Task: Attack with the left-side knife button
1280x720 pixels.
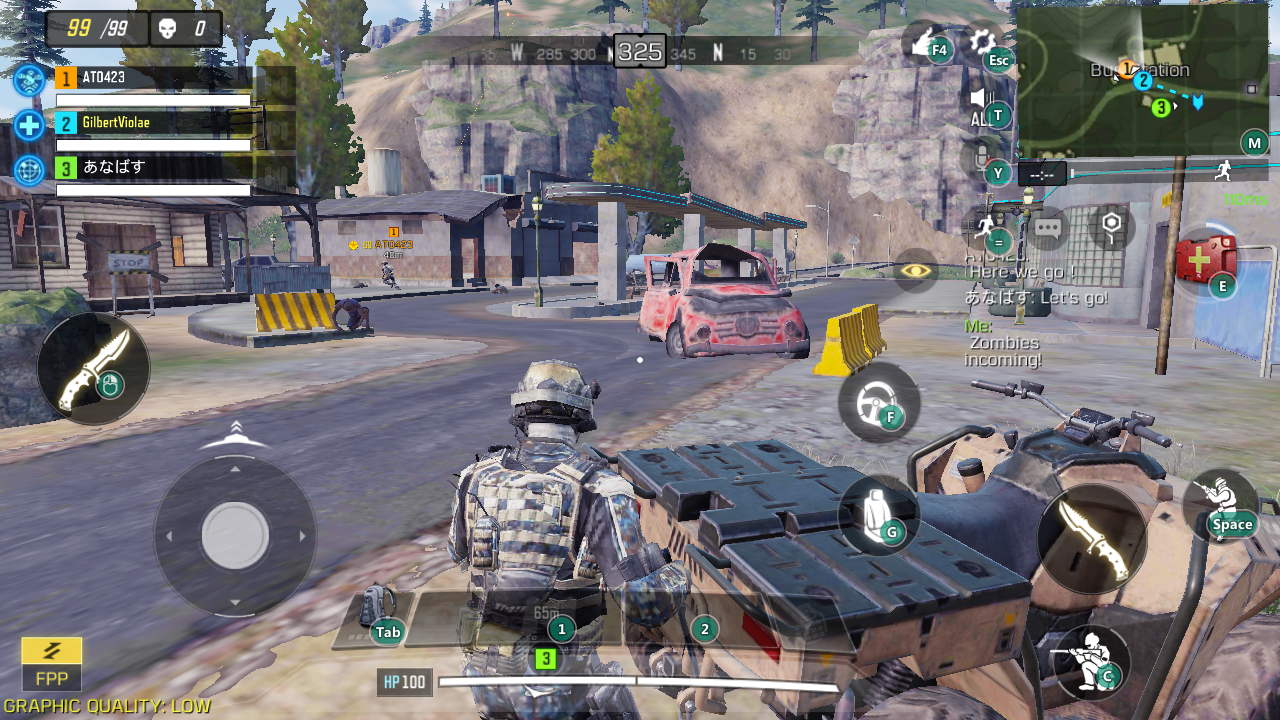Action: point(93,368)
